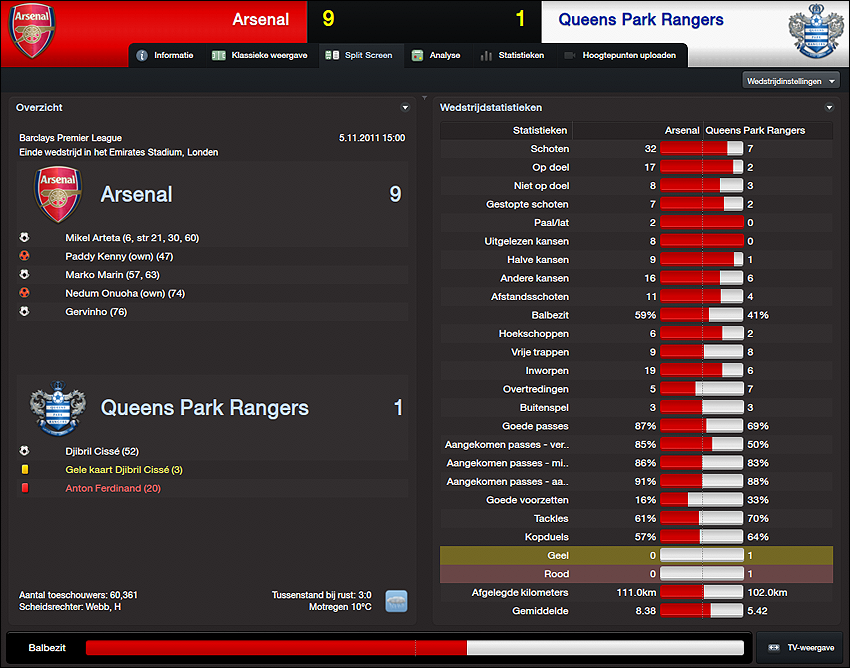Select the Split Screen tab
The width and height of the screenshot is (850, 668).
pos(360,55)
